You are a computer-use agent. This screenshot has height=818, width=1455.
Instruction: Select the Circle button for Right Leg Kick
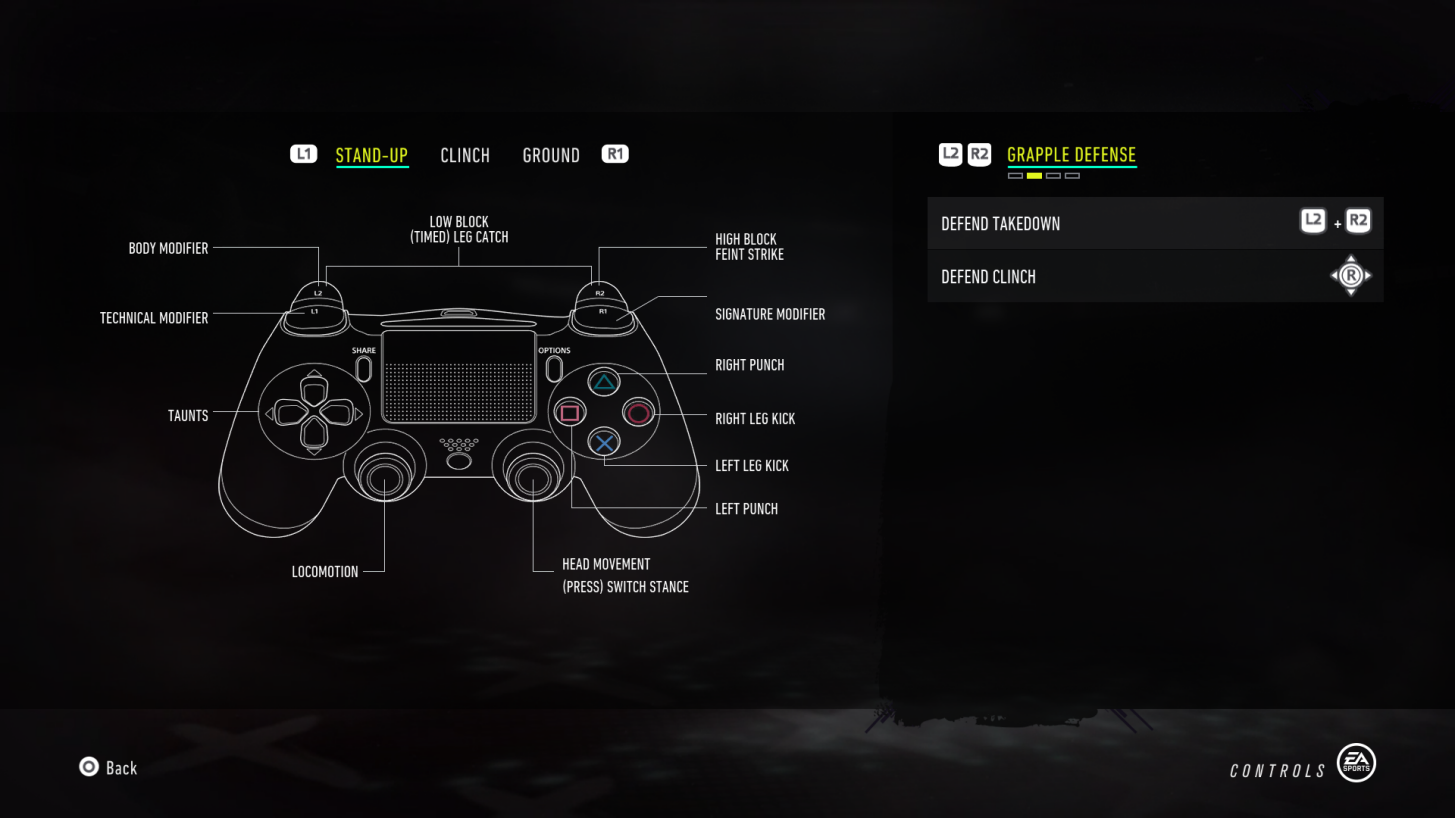pyautogui.click(x=638, y=413)
